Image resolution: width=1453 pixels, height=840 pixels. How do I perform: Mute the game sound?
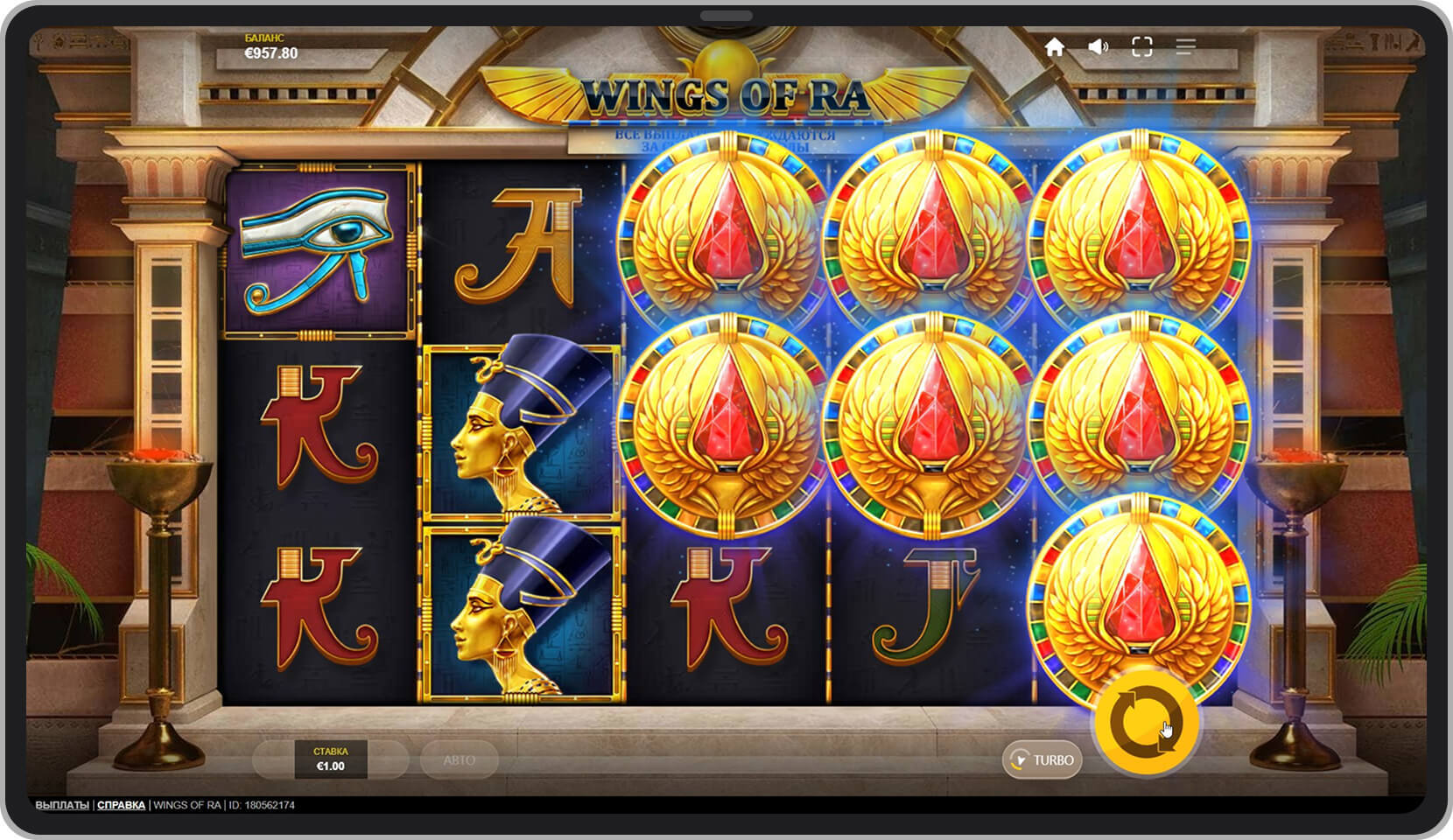[1098, 47]
